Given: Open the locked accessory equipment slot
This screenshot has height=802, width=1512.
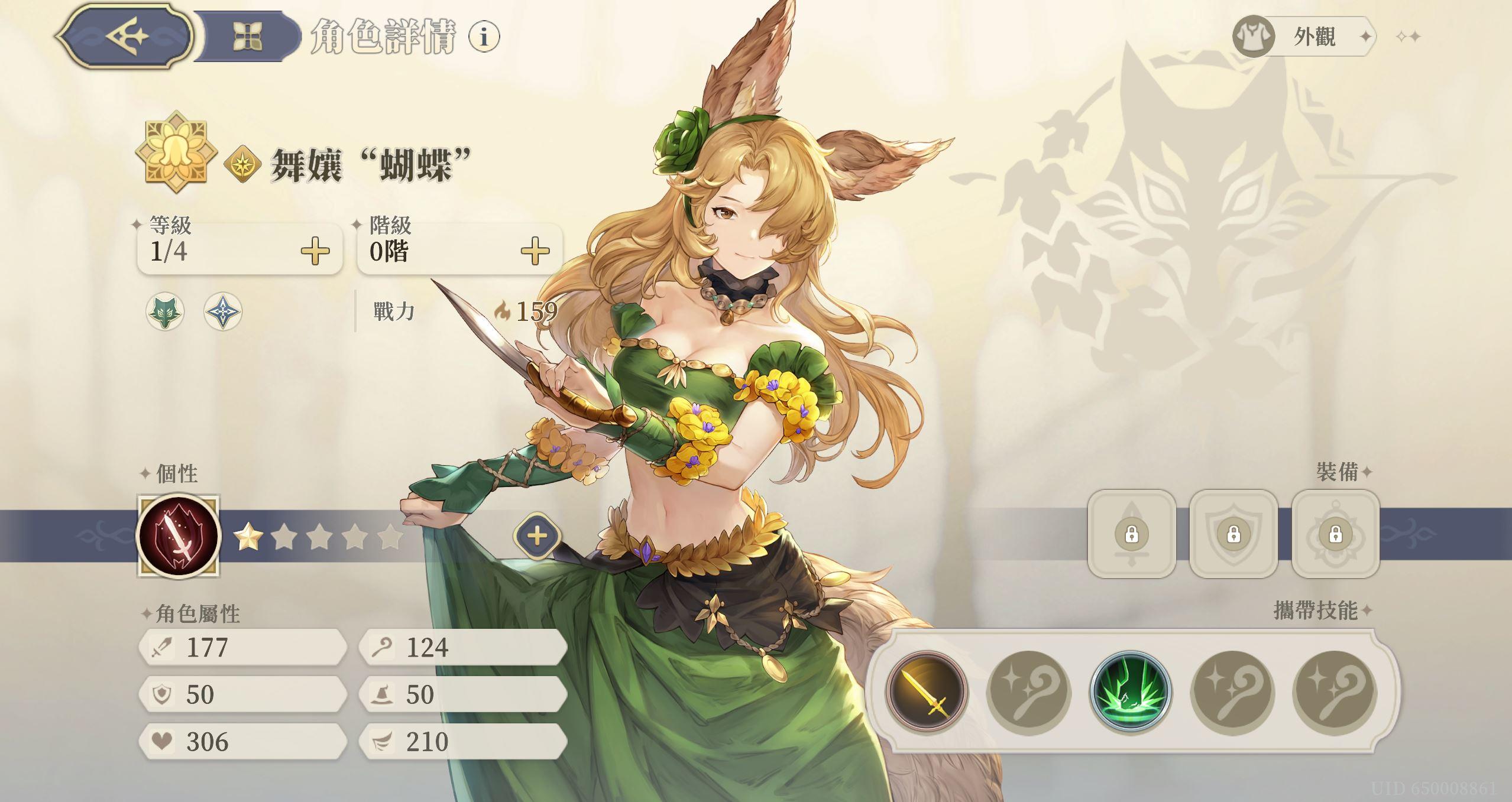Looking at the screenshot, I should pos(1336,535).
